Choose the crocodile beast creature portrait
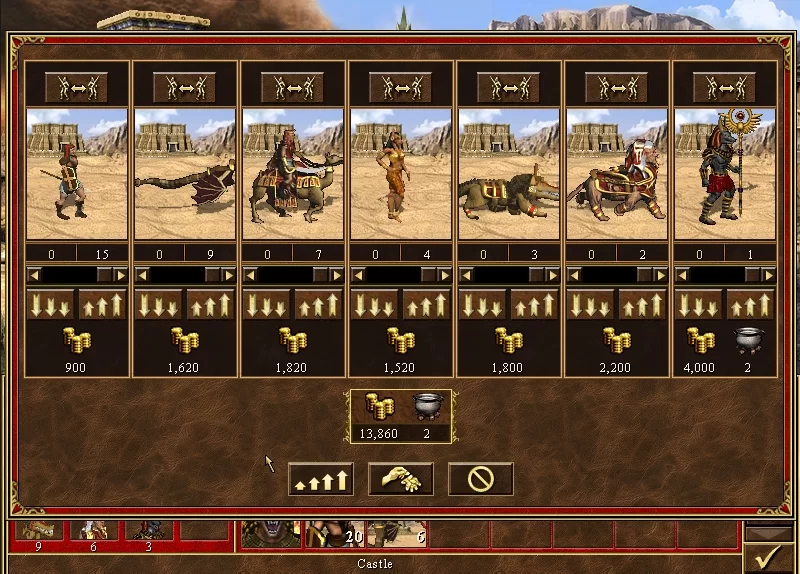 click(x=509, y=173)
